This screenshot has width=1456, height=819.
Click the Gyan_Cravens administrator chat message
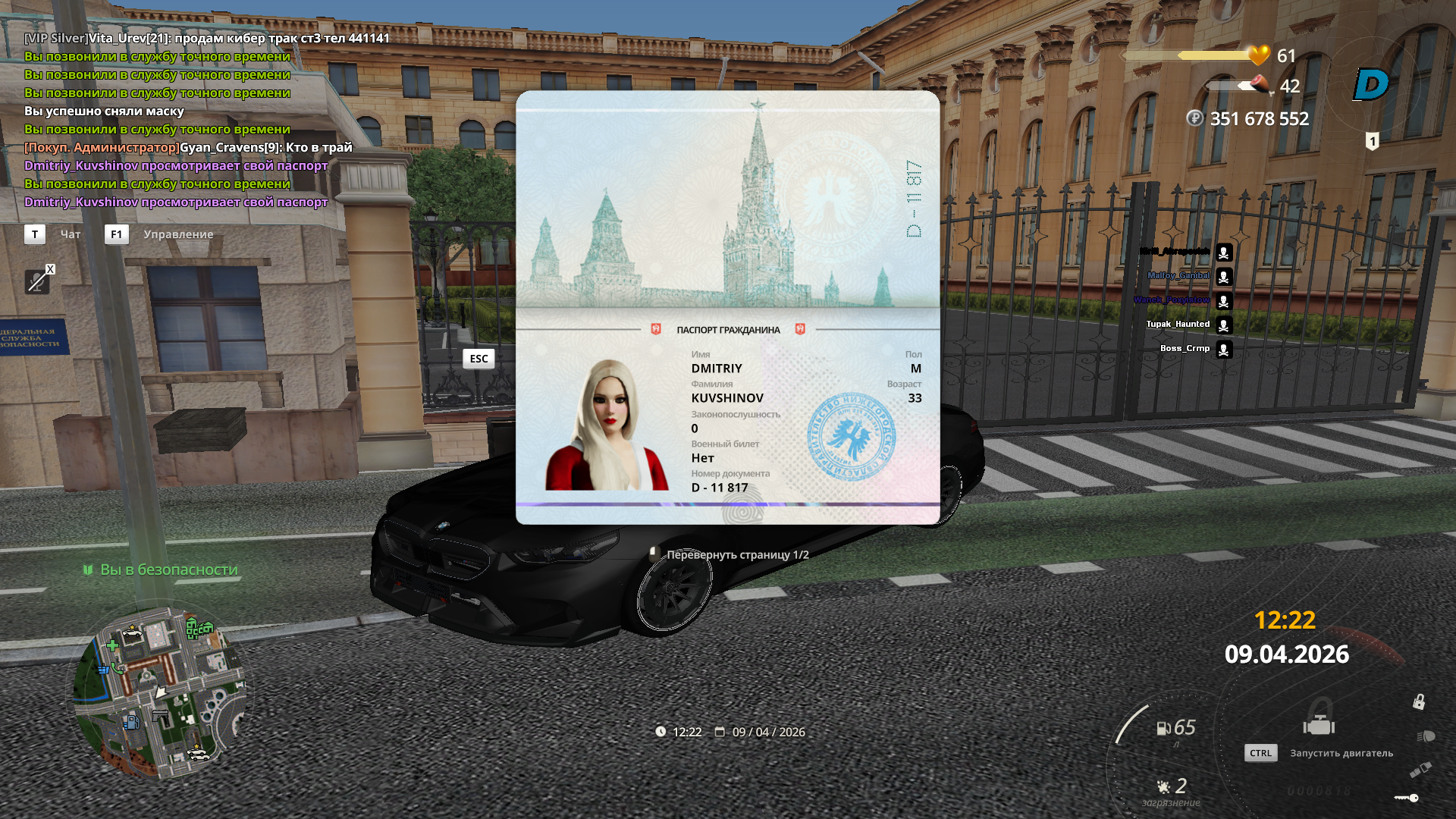[x=188, y=147]
